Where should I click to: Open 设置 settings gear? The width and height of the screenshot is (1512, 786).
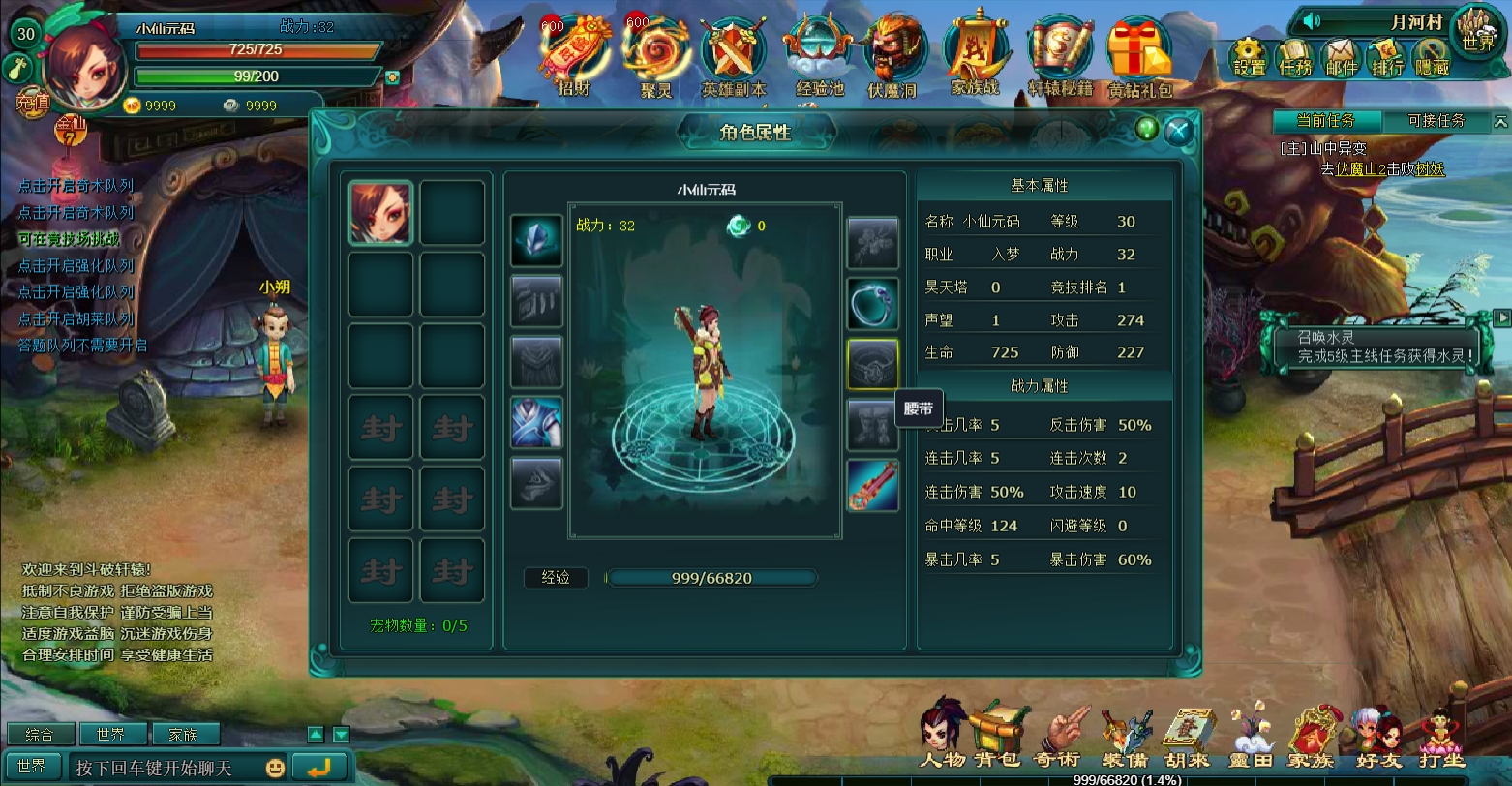[1249, 58]
